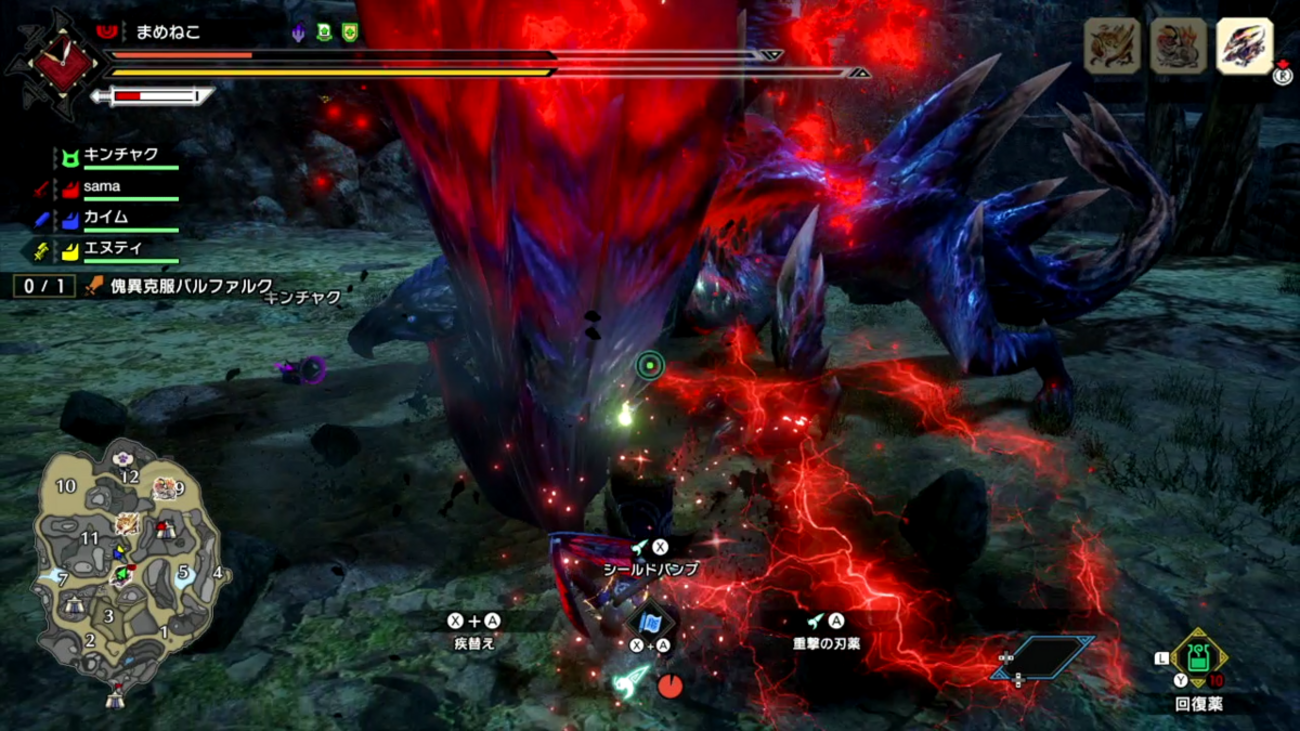Select the highlighted Valstrax monster icon
Viewport: 1300px width, 731px height.
click(x=1244, y=46)
